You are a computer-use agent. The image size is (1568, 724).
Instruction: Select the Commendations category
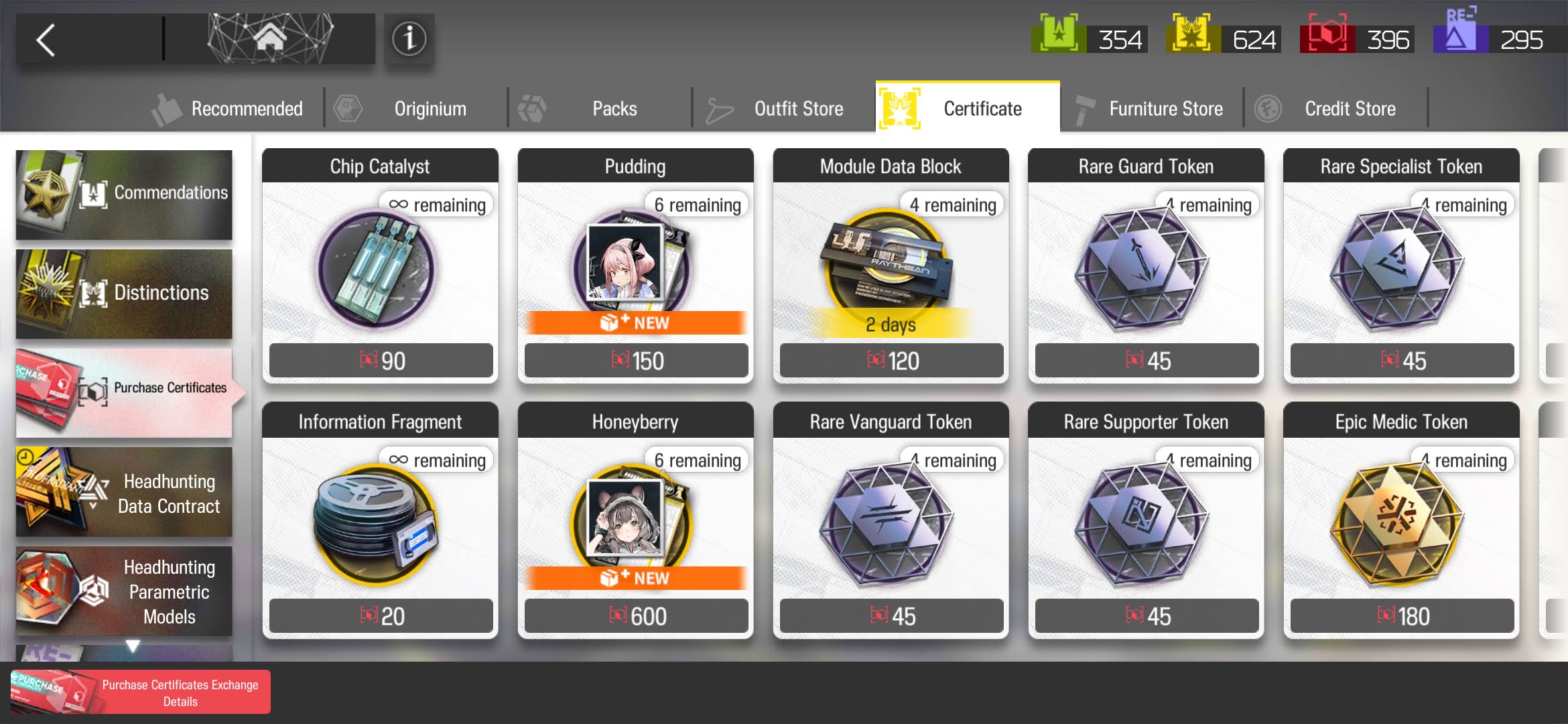(x=124, y=194)
